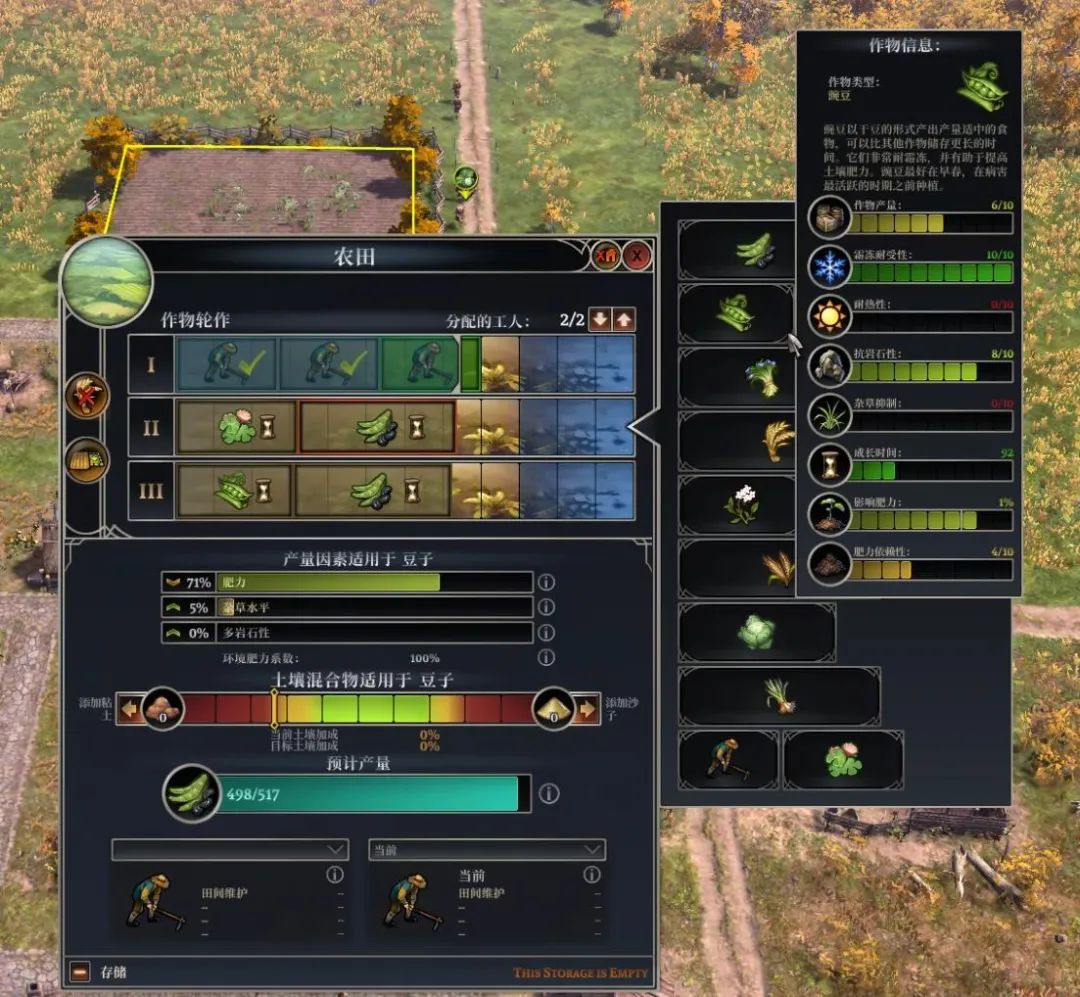Add sand with the 添加沙子 arrow button
Viewport: 1080px width, 997px height.
(x=587, y=710)
